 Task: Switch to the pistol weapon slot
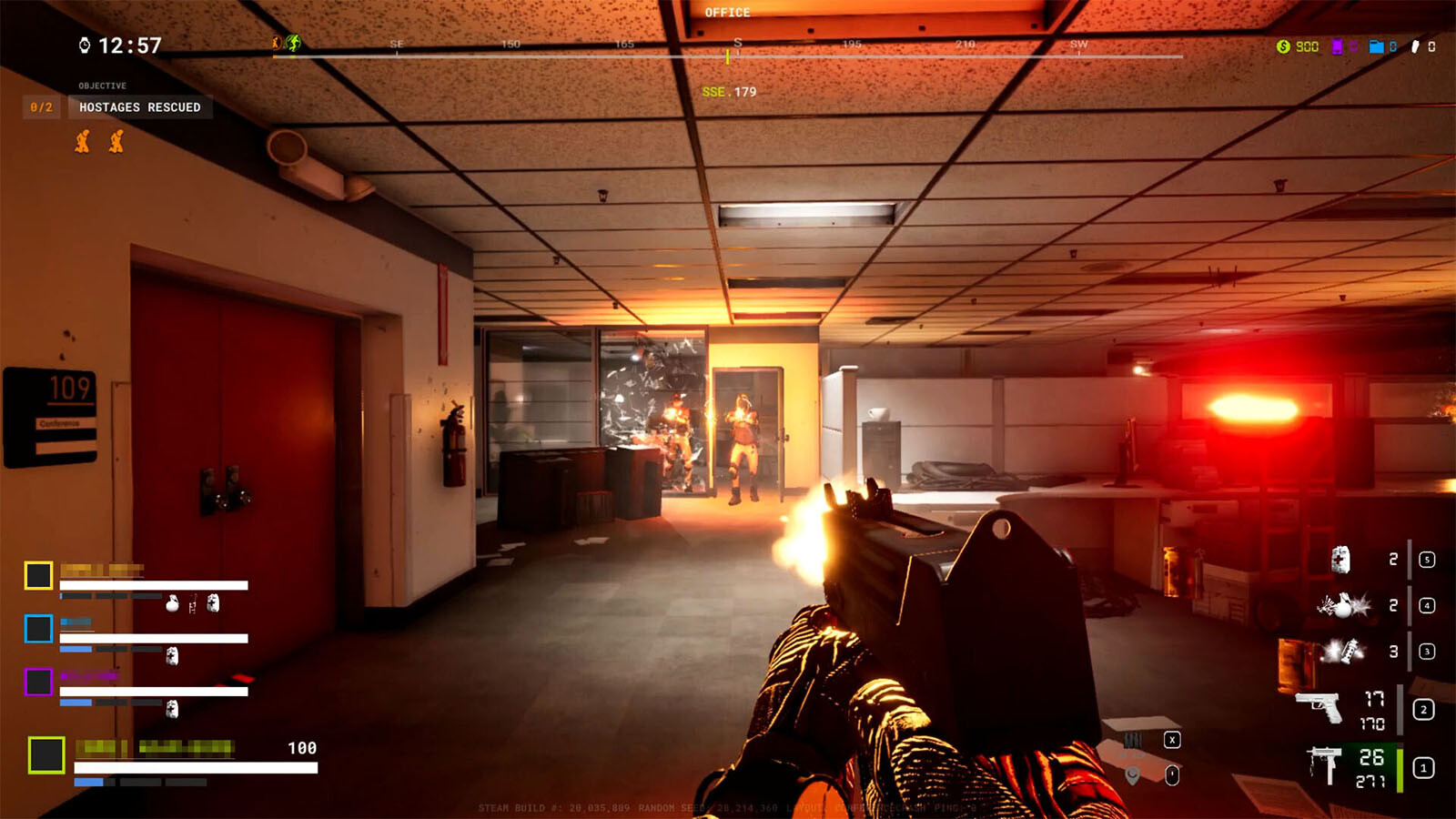tap(1319, 706)
